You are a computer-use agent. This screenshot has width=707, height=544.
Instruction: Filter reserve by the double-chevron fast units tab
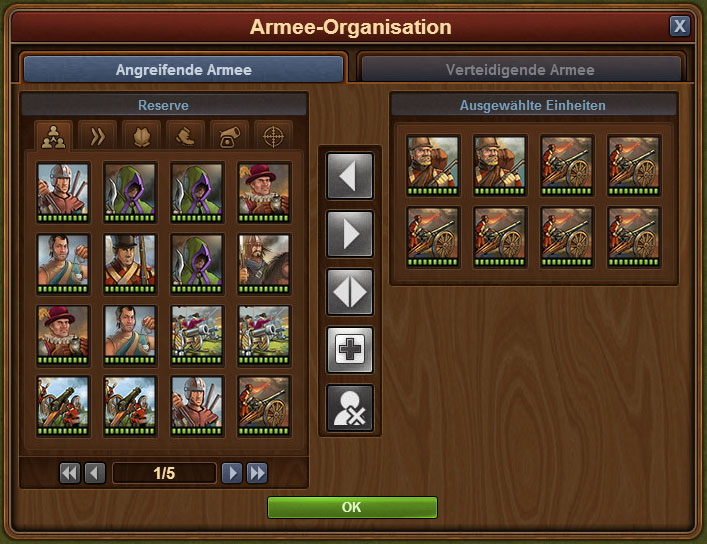98,135
